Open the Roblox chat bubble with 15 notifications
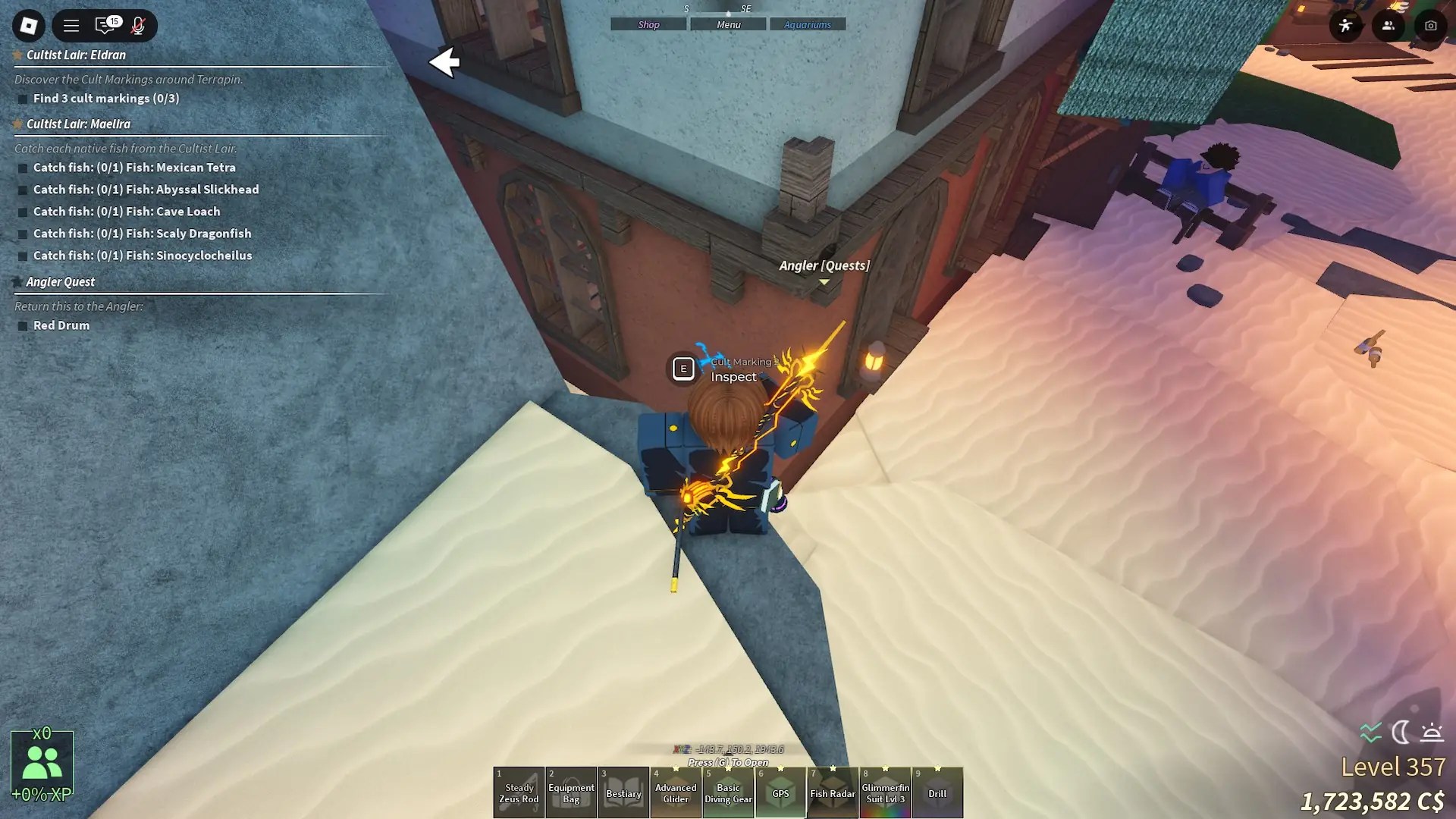This screenshot has width=1456, height=819. (106, 26)
